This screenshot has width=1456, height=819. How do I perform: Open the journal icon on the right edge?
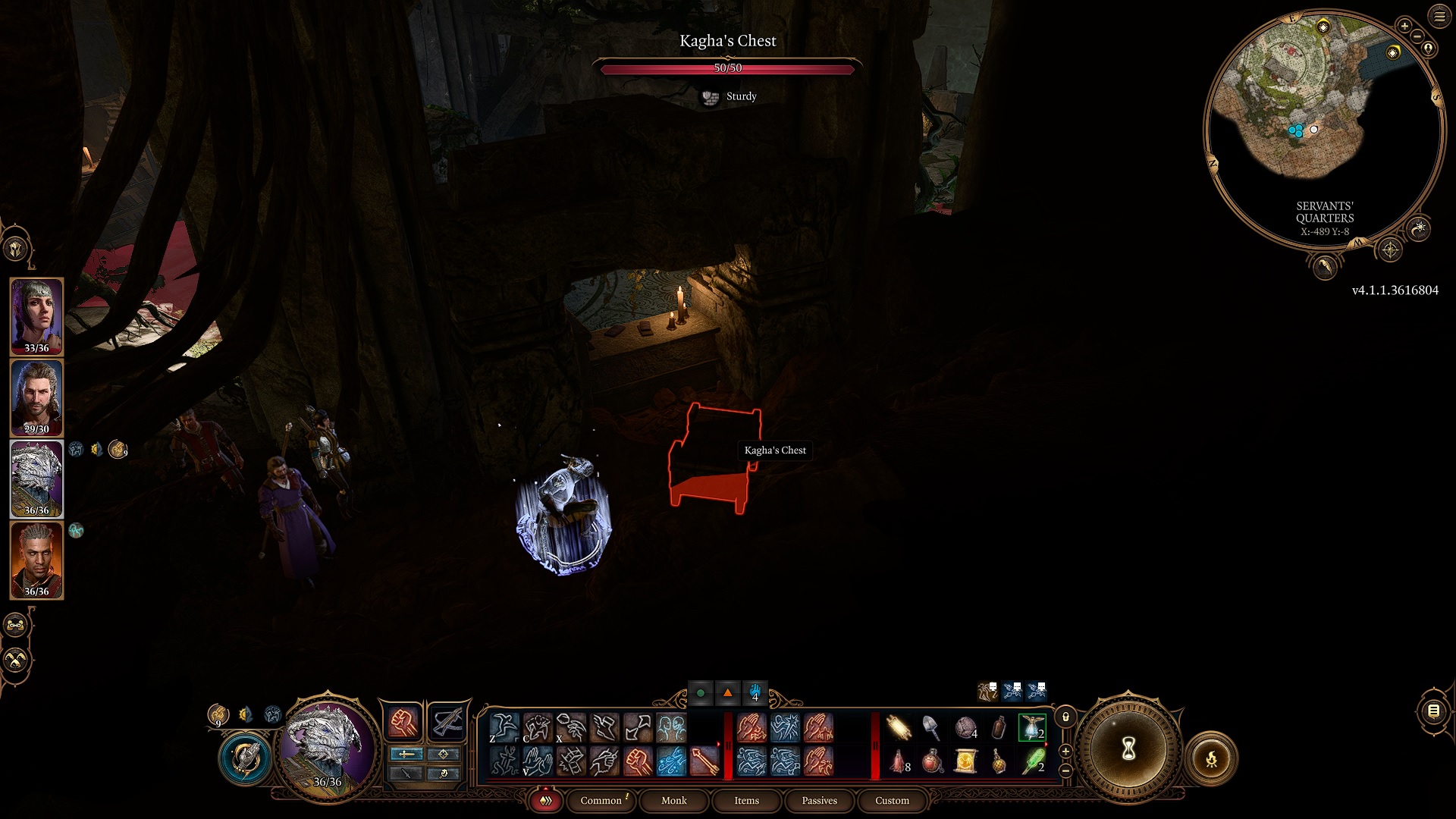click(1433, 711)
